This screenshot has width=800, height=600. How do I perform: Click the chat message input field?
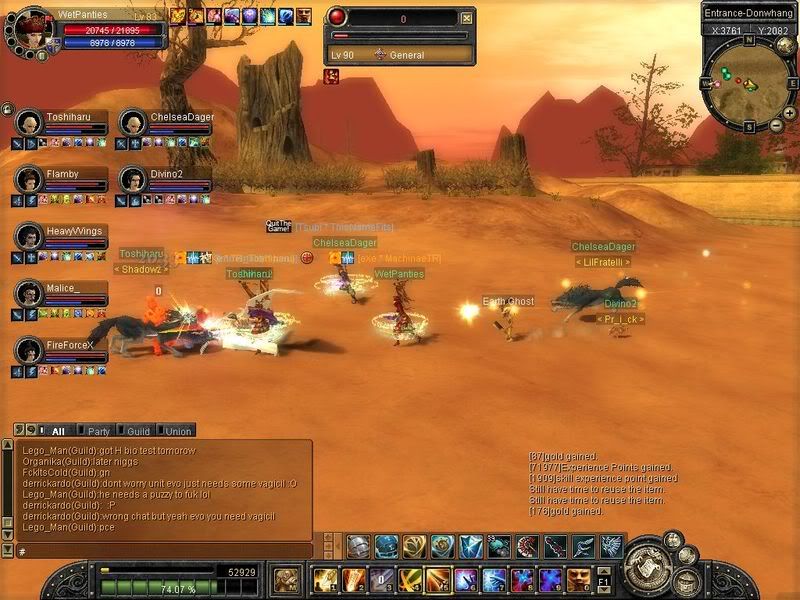160,550
